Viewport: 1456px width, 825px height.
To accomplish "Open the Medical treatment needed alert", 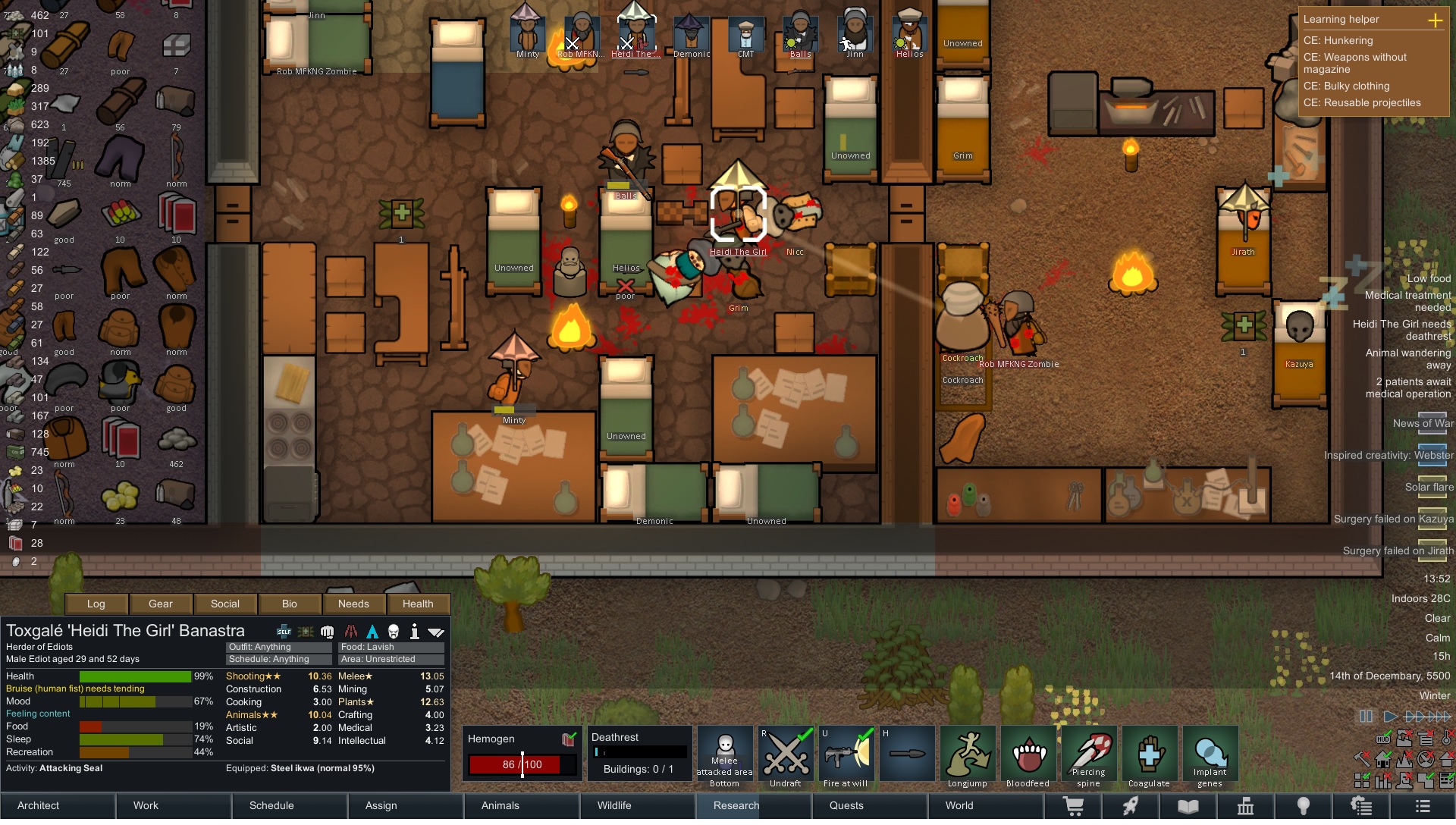I will tap(1407, 301).
